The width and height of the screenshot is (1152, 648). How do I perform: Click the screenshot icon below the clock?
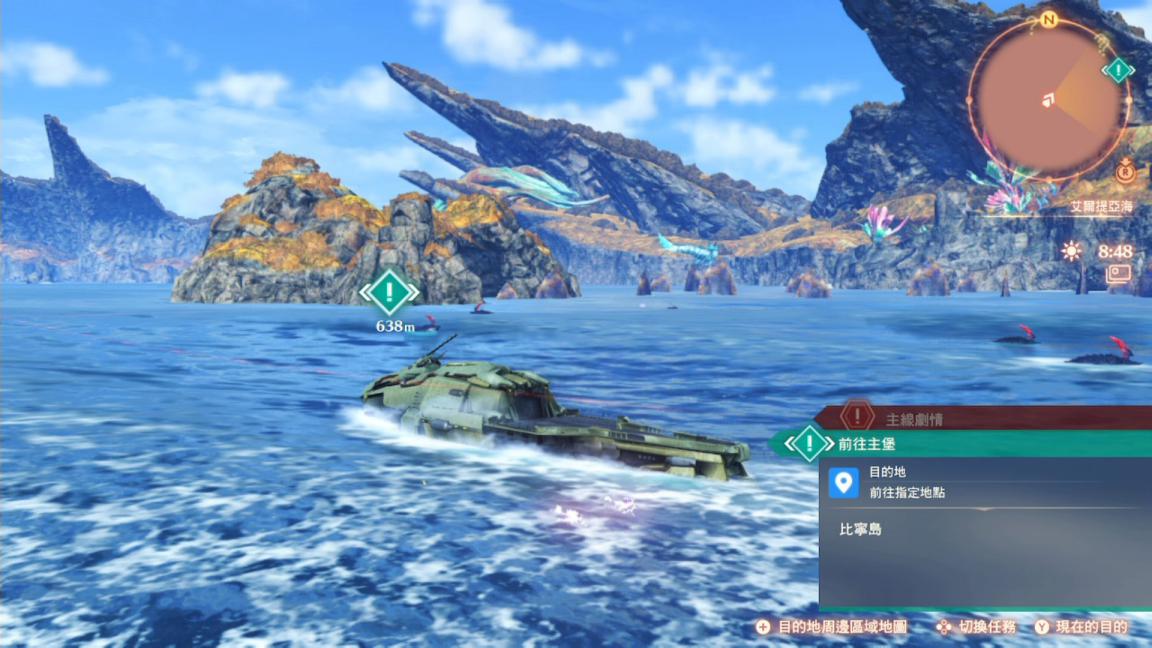[1118, 274]
